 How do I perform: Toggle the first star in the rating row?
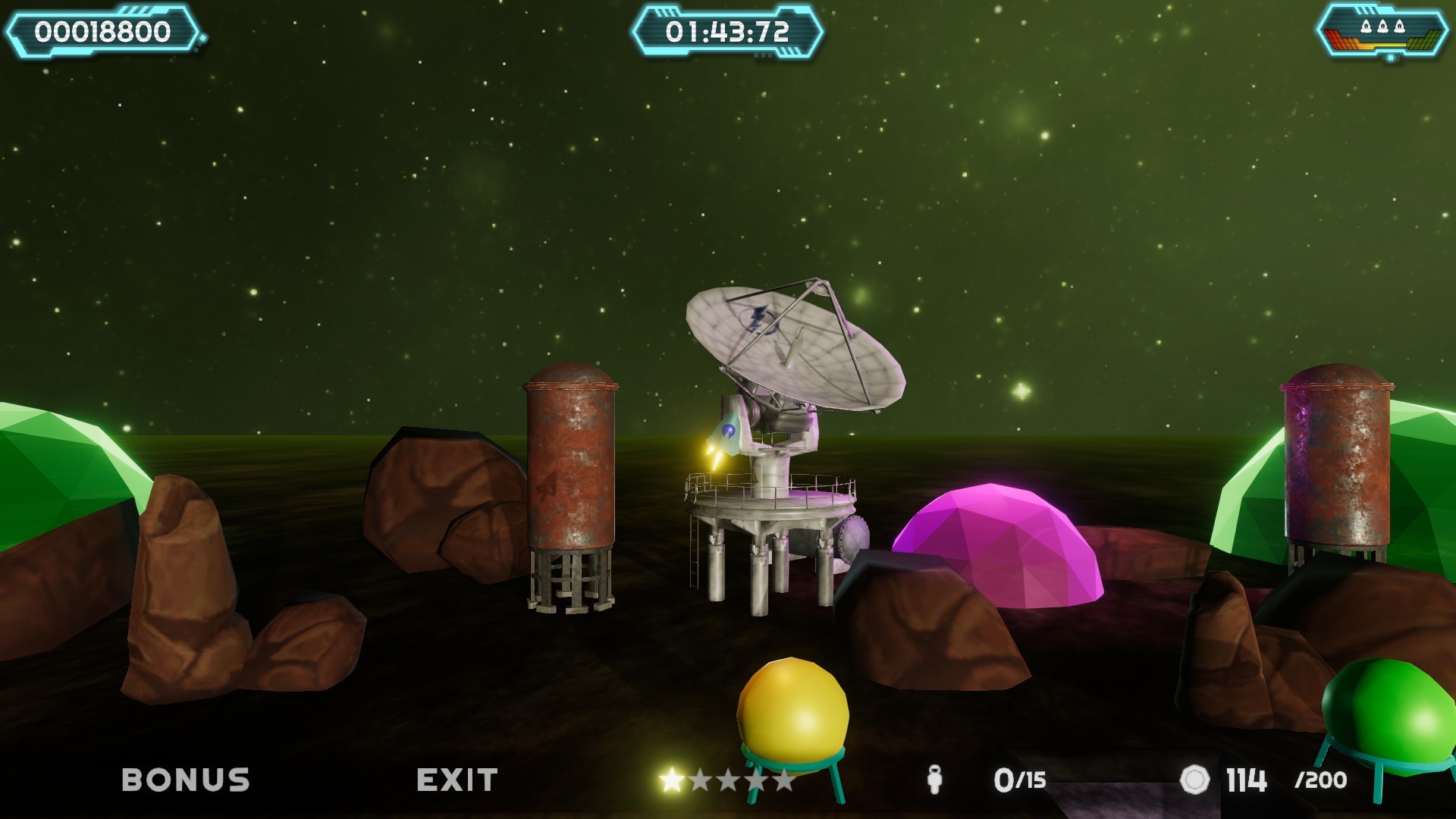[x=672, y=778]
